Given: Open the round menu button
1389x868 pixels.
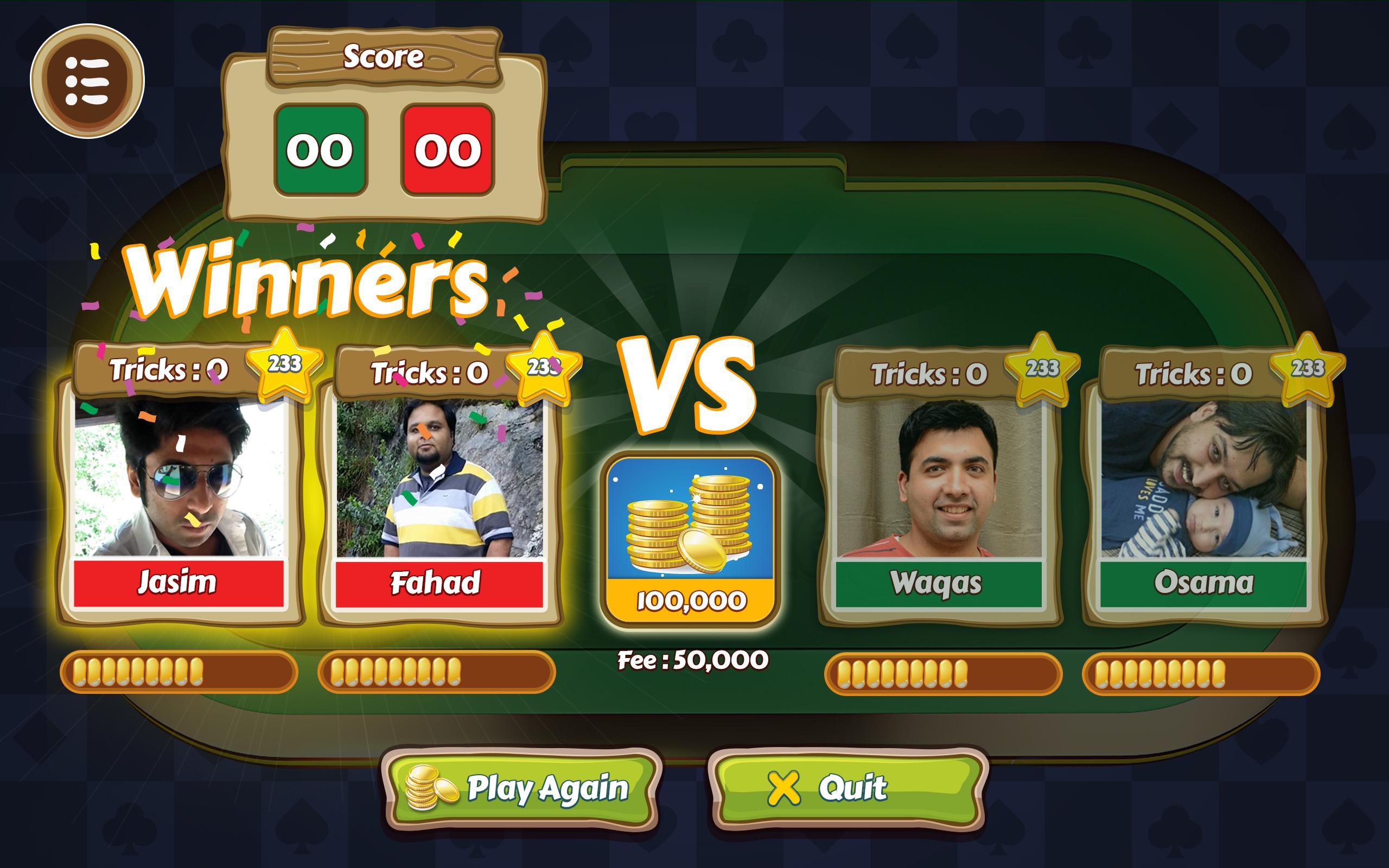Looking at the screenshot, I should pyautogui.click(x=87, y=81).
